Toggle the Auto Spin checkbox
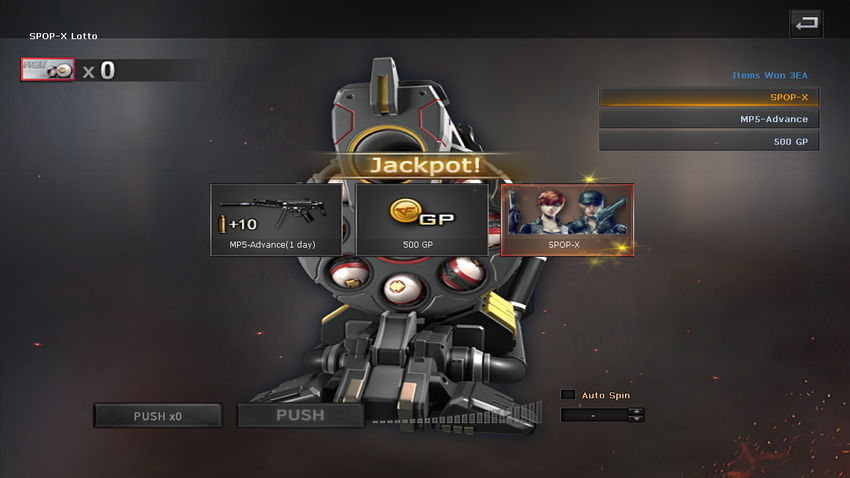The image size is (850, 478). pos(568,395)
